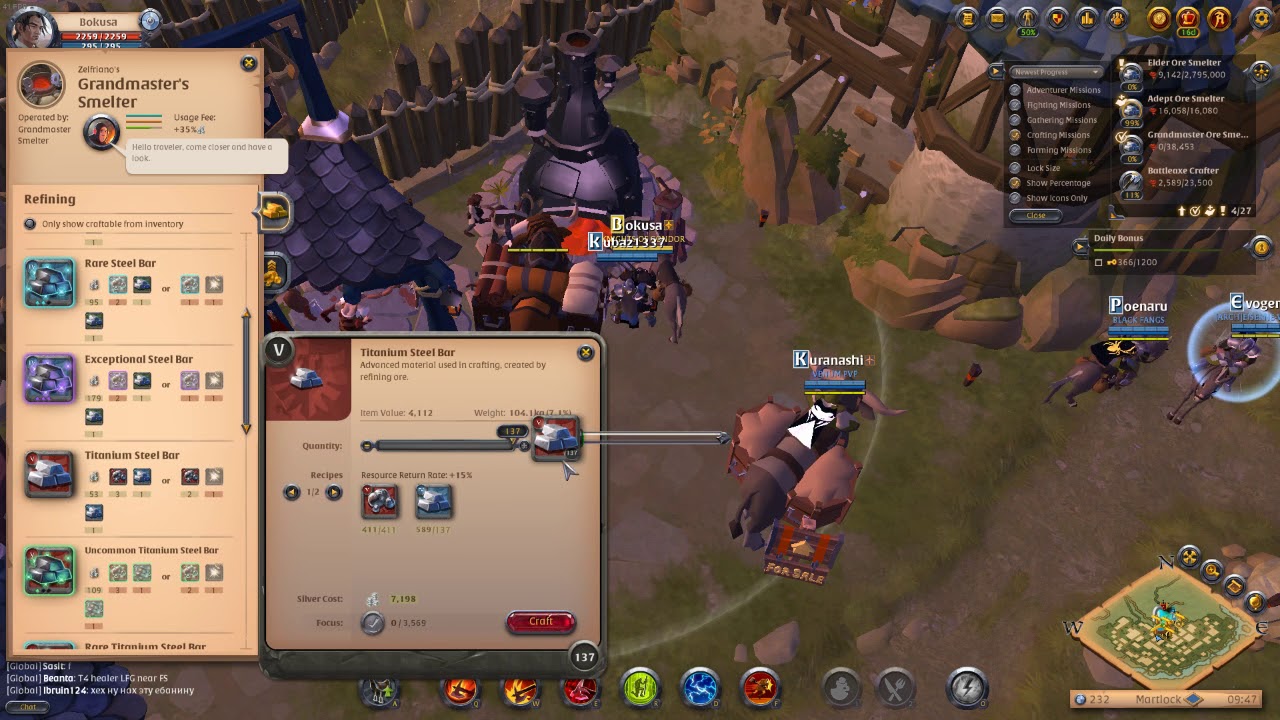Enable Only show craftable from inventory
The height and width of the screenshot is (720, 1280).
pos(29,223)
